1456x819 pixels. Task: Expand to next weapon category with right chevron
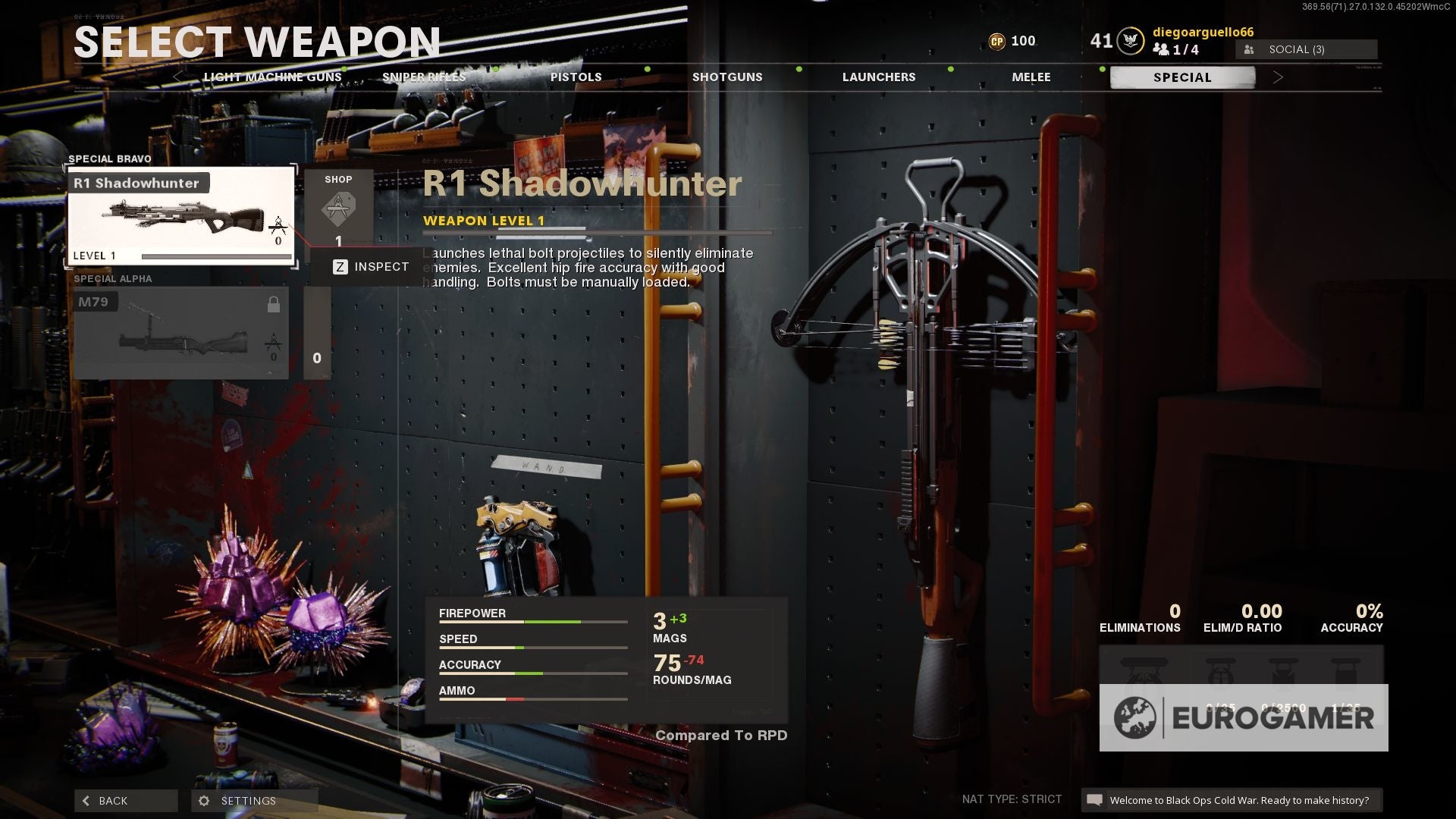[x=1279, y=76]
